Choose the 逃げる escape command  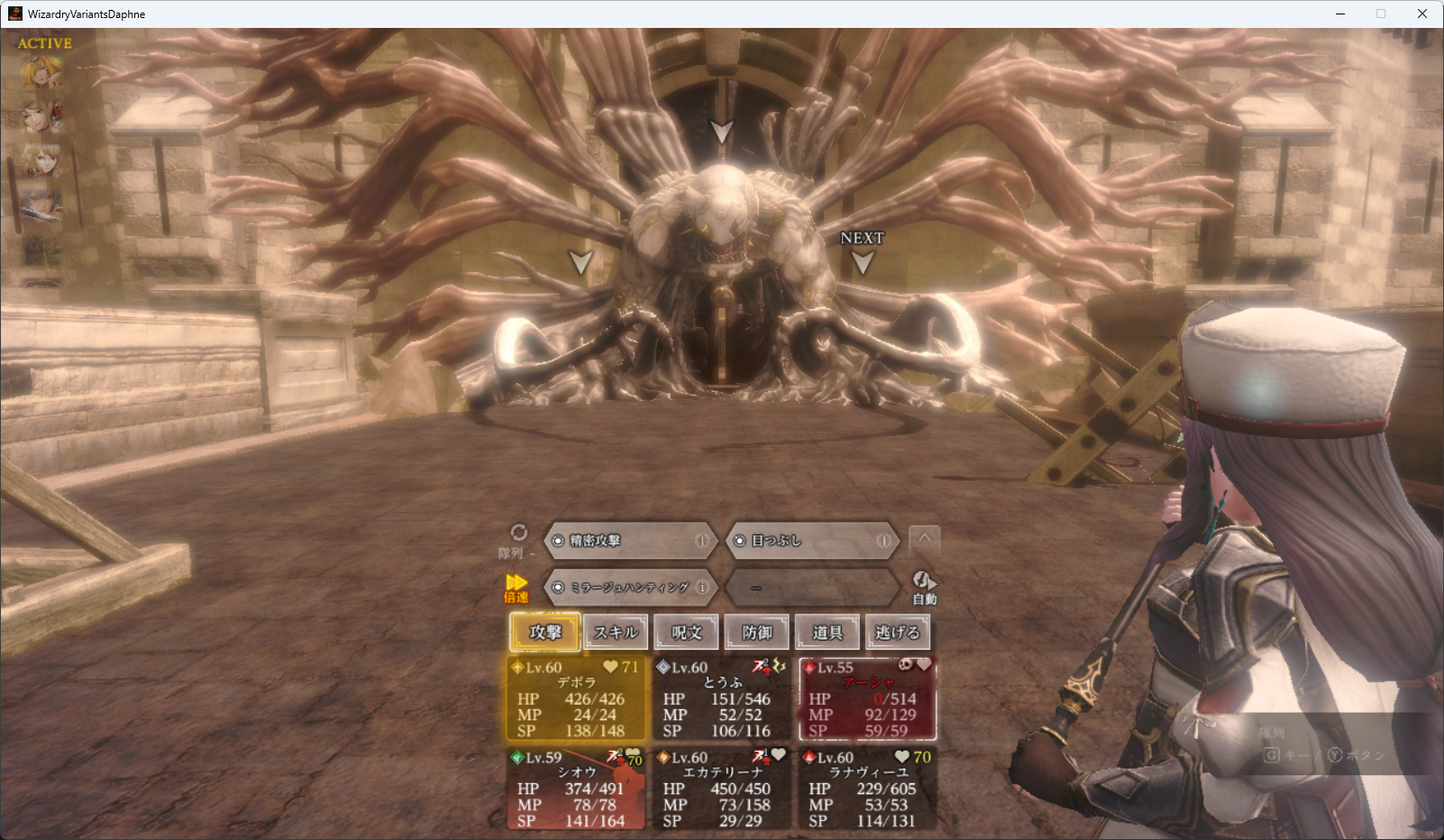[897, 632]
